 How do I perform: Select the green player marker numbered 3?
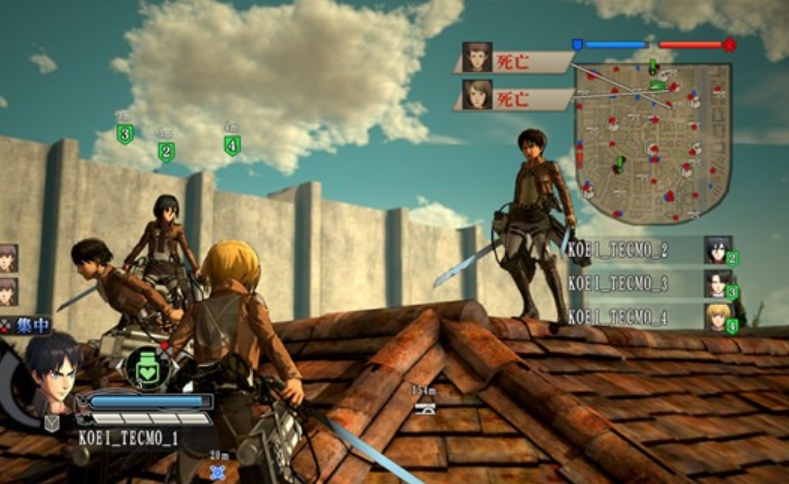pos(124,134)
